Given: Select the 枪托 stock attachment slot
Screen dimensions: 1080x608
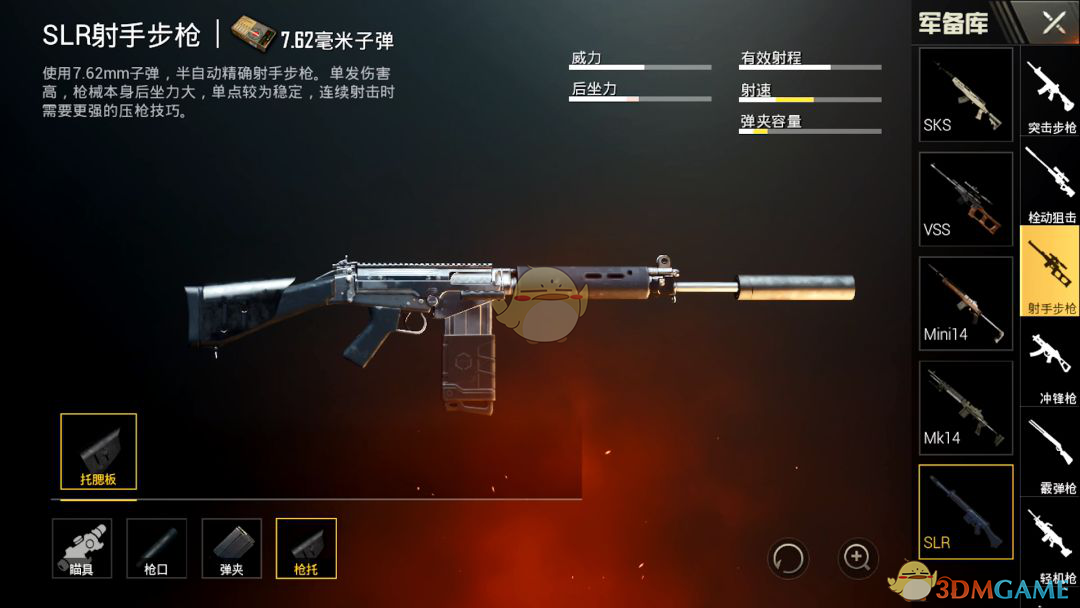Looking at the screenshot, I should click(x=306, y=548).
